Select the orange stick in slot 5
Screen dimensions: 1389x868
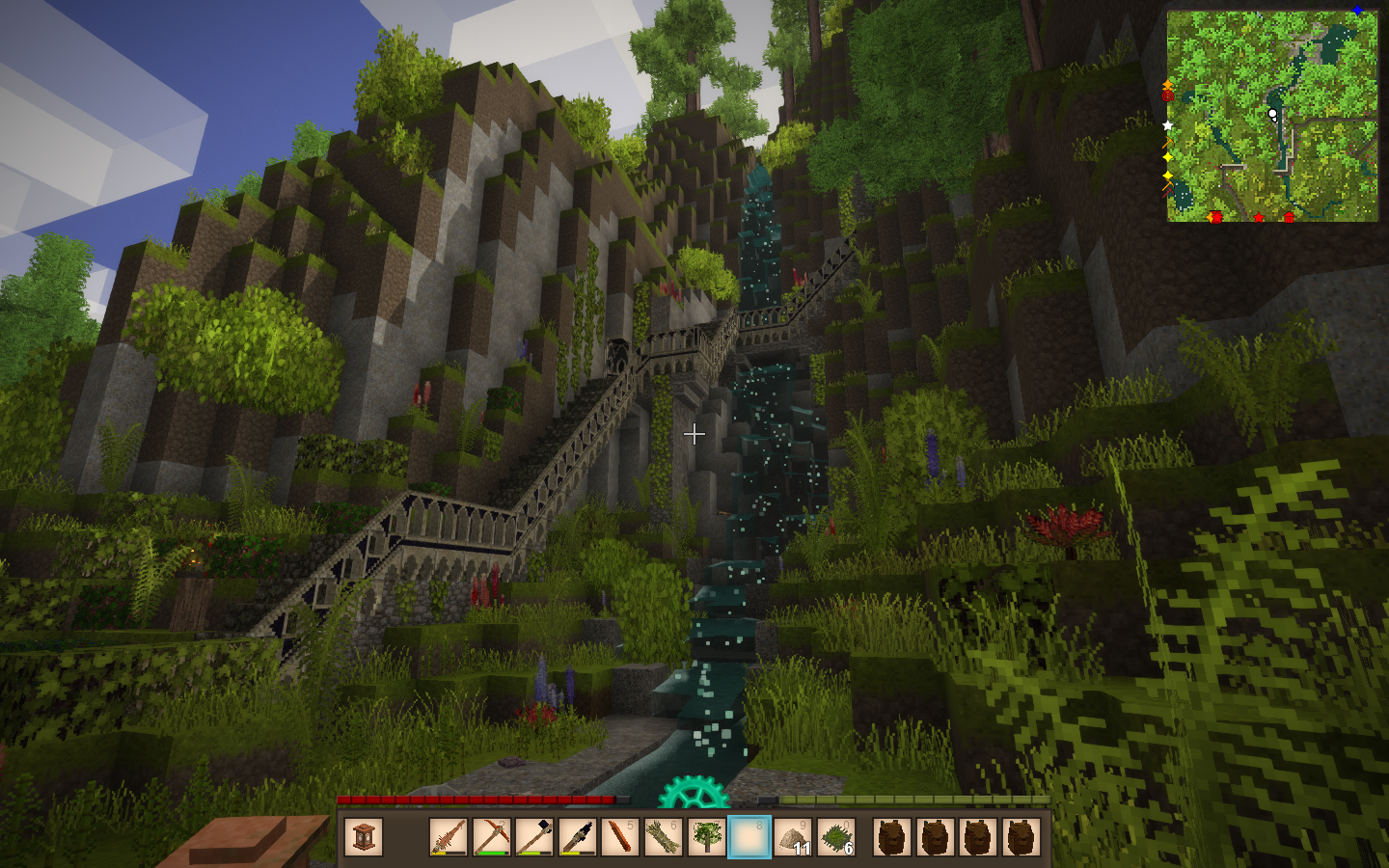[620, 837]
